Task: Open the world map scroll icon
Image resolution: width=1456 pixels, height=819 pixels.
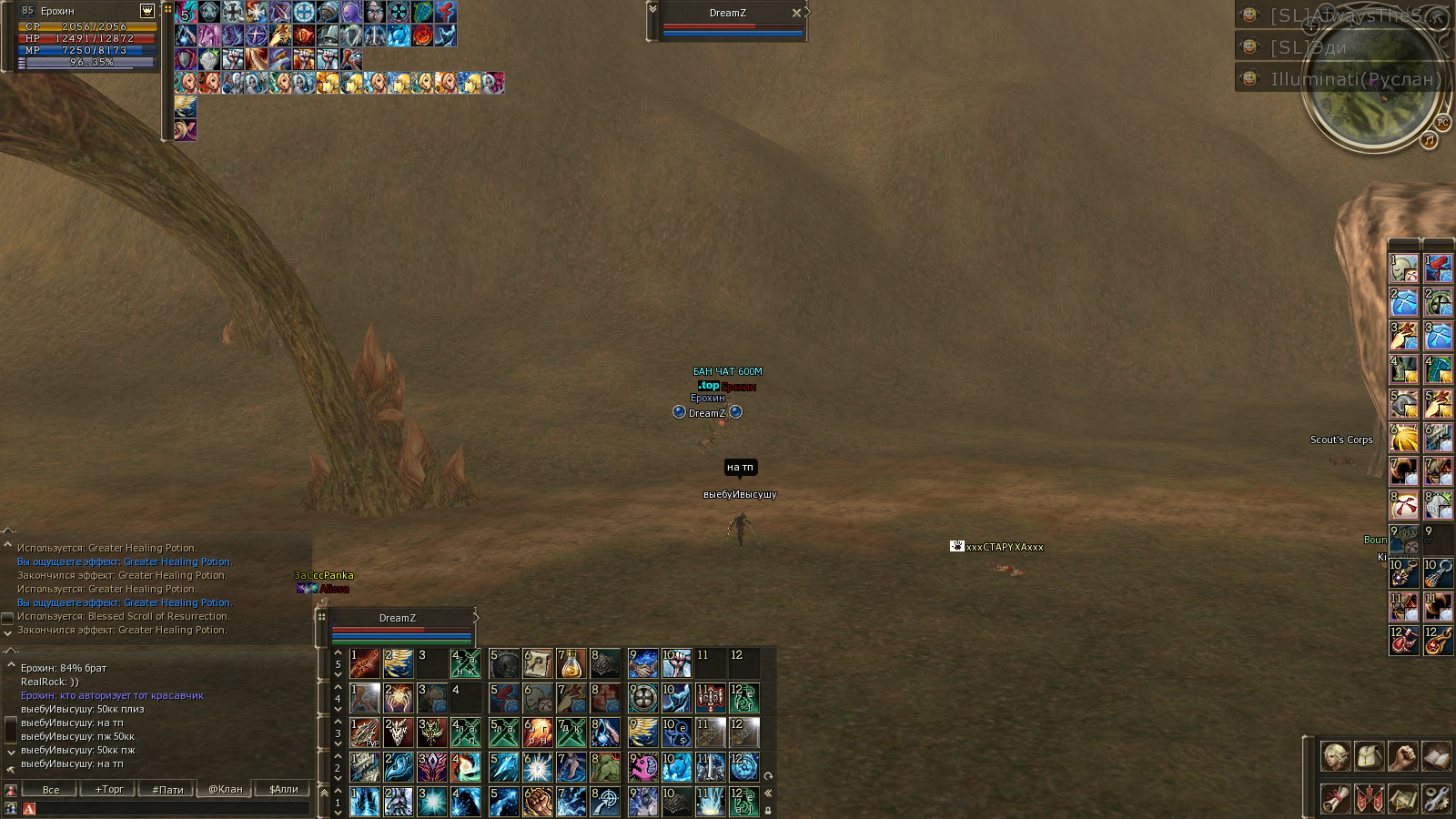Action: point(1402,799)
